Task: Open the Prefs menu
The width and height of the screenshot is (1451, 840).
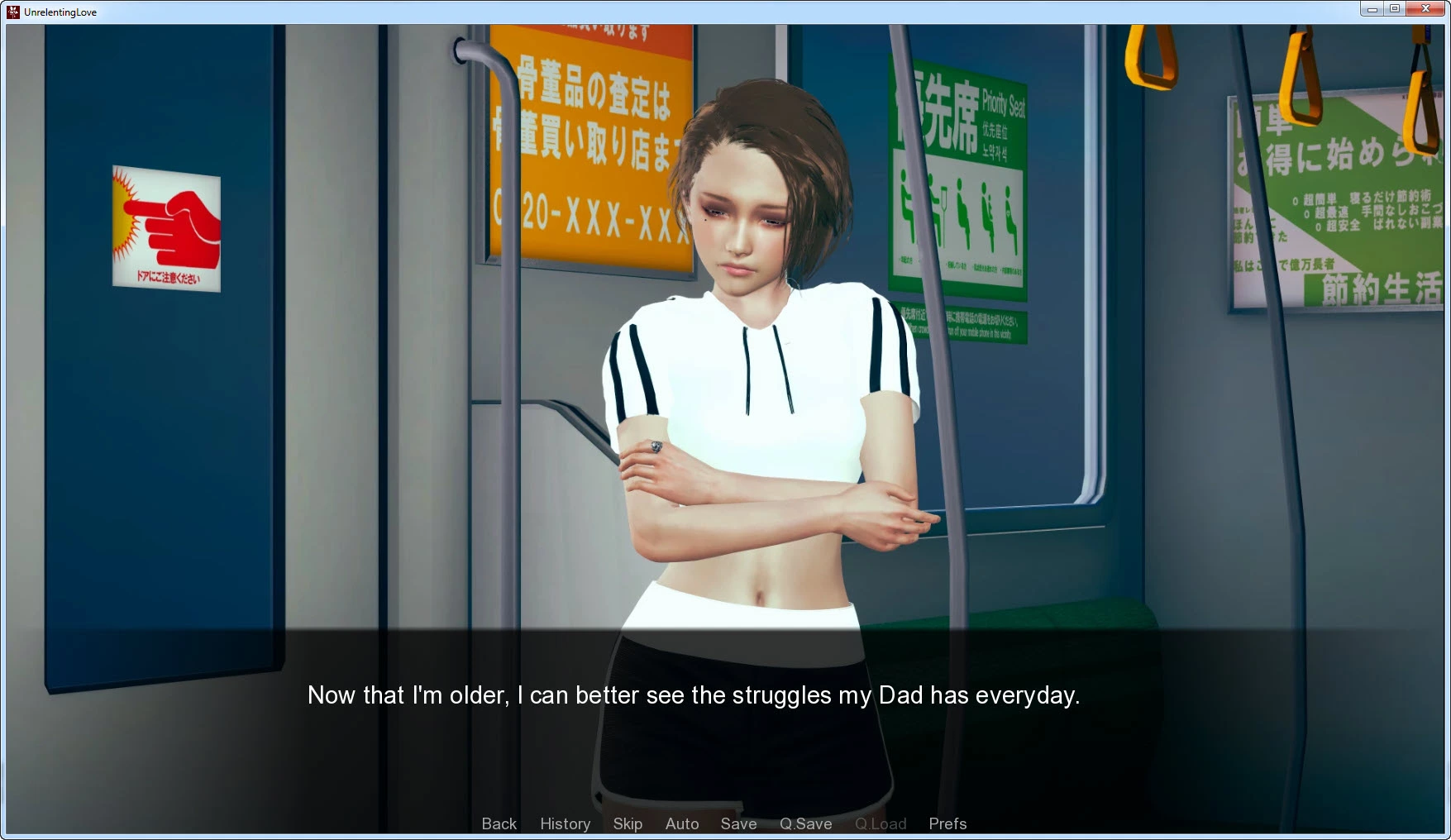Action: [947, 823]
